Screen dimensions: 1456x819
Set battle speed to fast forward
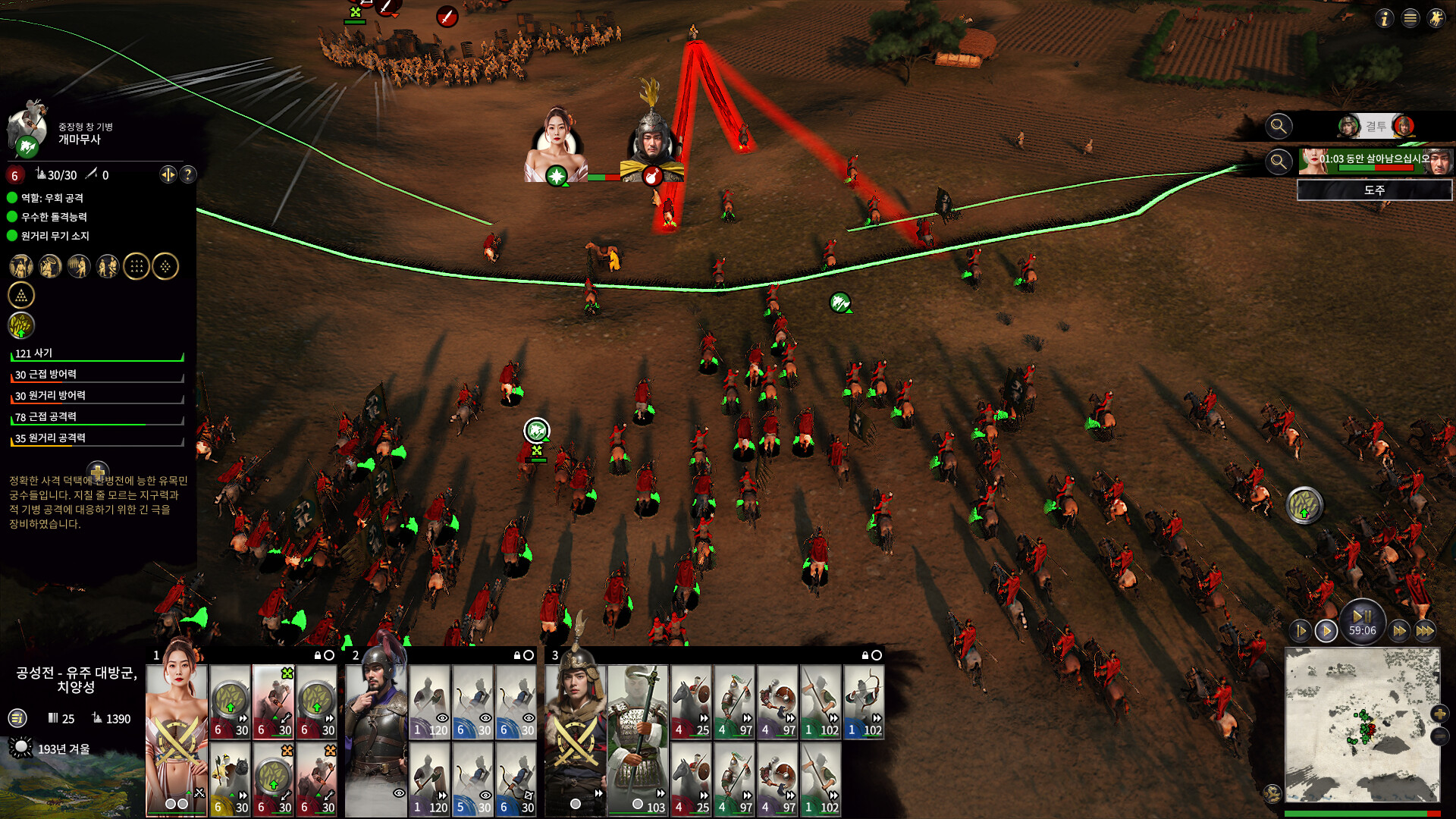point(1399,630)
